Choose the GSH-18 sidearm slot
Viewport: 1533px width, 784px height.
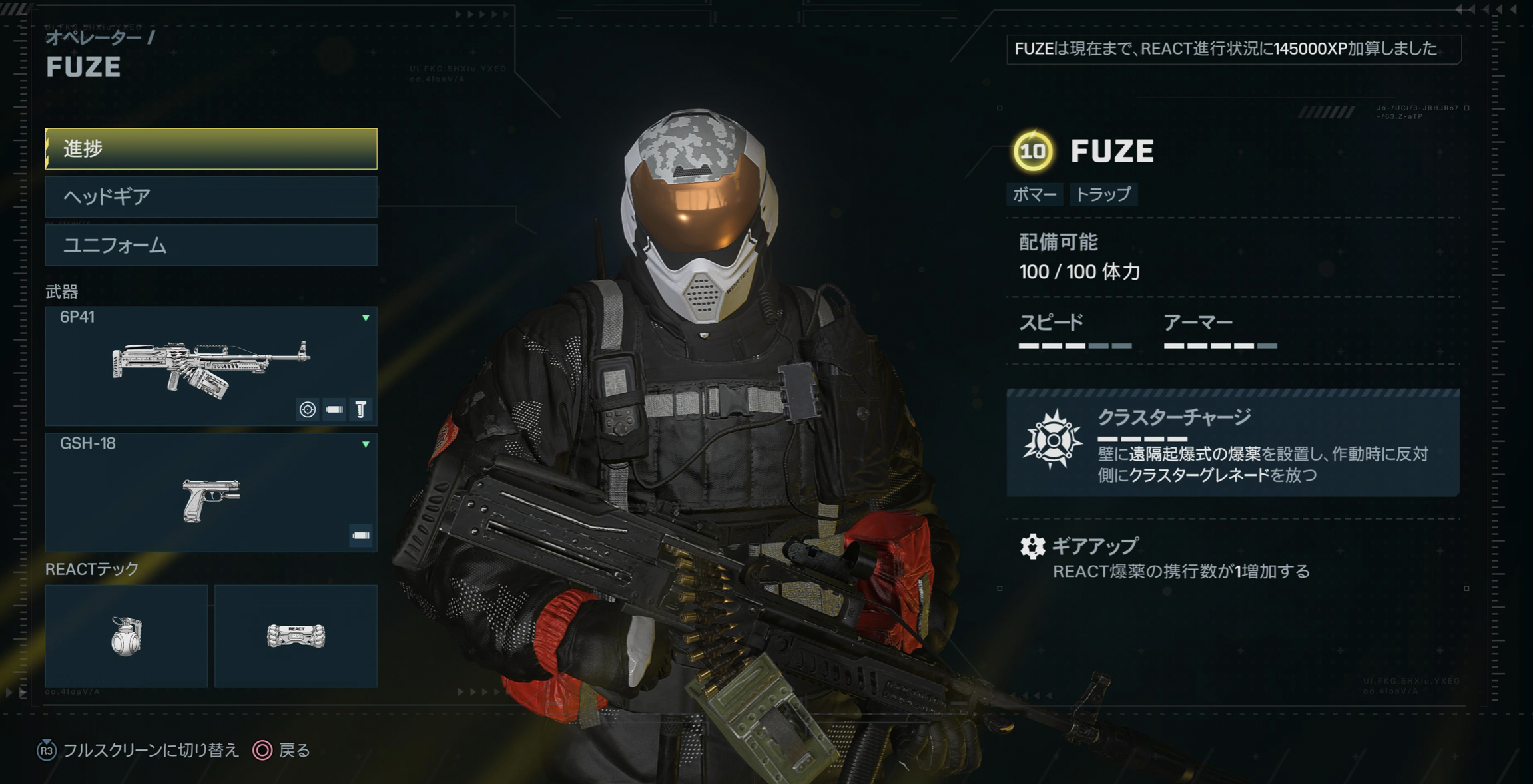pyautogui.click(x=210, y=492)
